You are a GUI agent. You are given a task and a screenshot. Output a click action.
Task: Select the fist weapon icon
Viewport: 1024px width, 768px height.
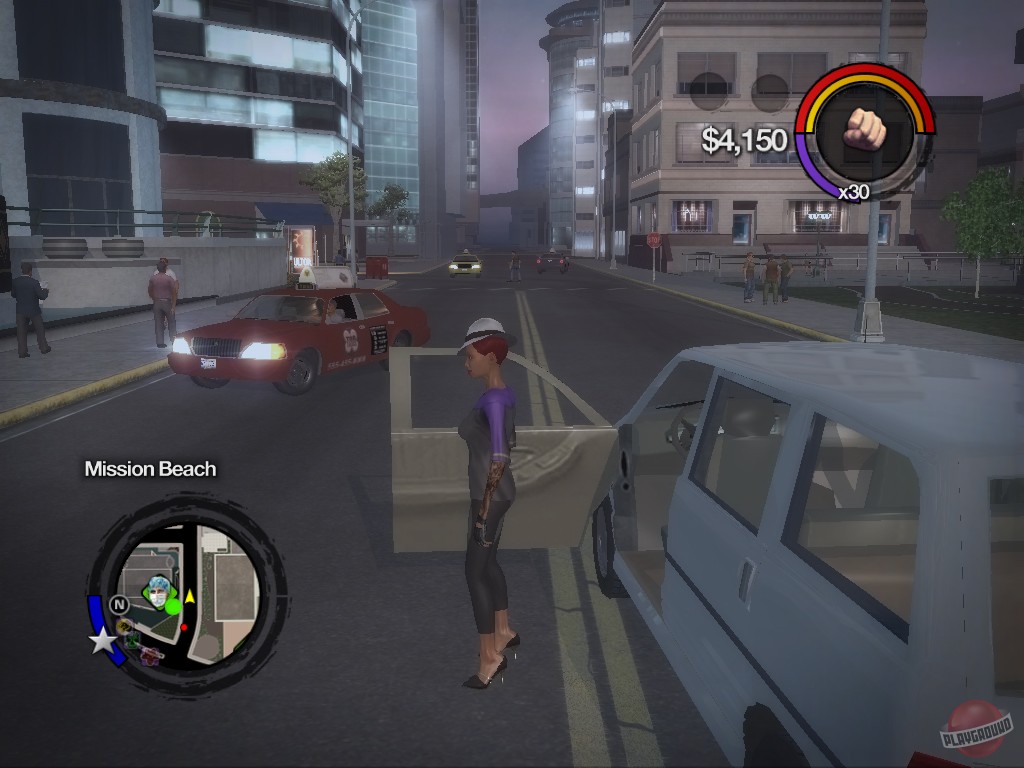coord(865,127)
